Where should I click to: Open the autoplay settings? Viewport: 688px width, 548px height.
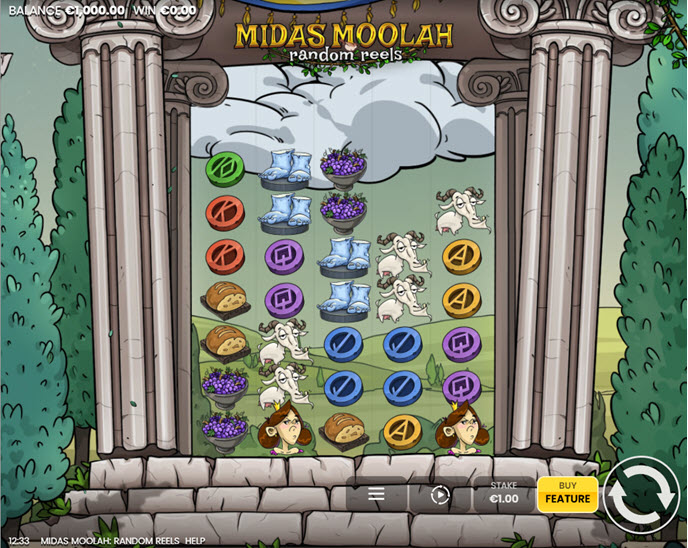pyautogui.click(x=440, y=494)
